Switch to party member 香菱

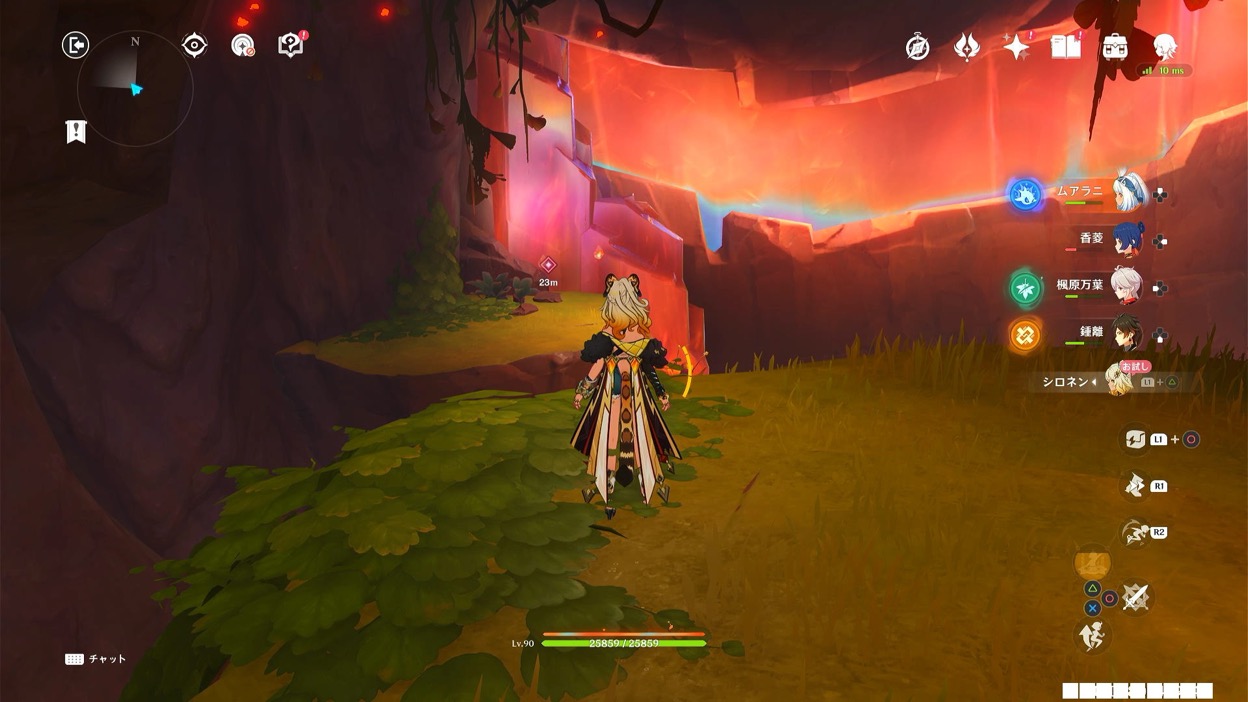pyautogui.click(x=1129, y=240)
